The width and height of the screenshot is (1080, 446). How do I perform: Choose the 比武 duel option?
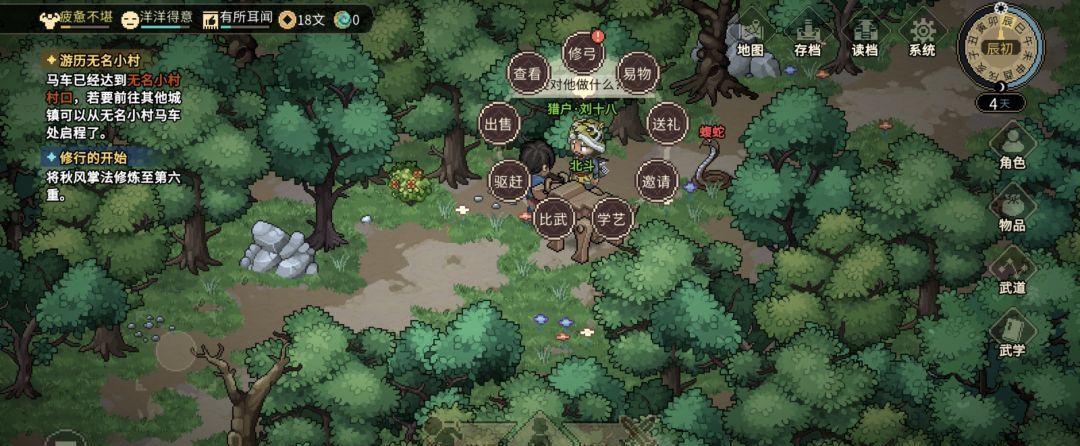[553, 217]
